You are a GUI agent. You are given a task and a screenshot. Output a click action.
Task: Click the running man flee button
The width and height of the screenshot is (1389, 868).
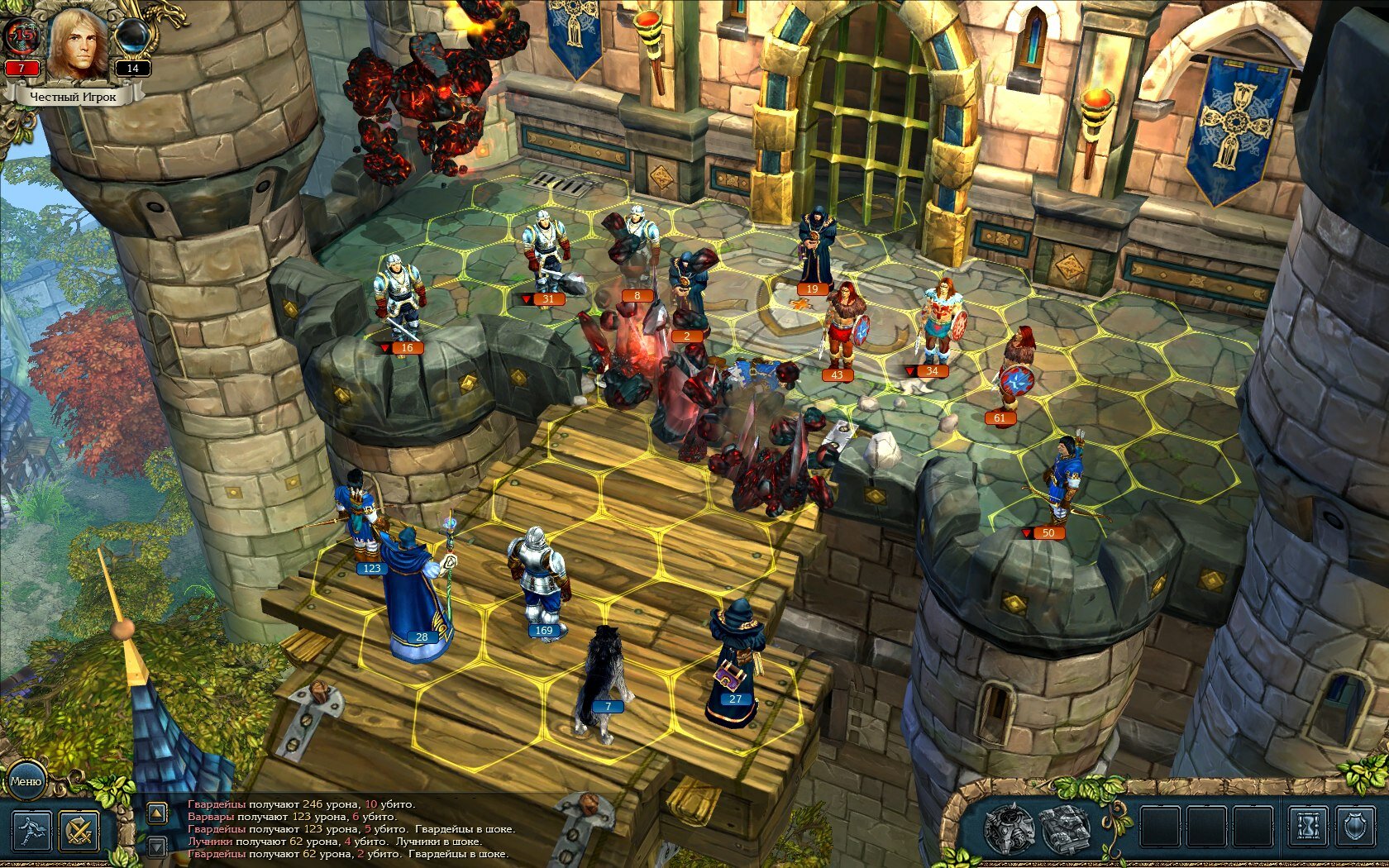31,831
